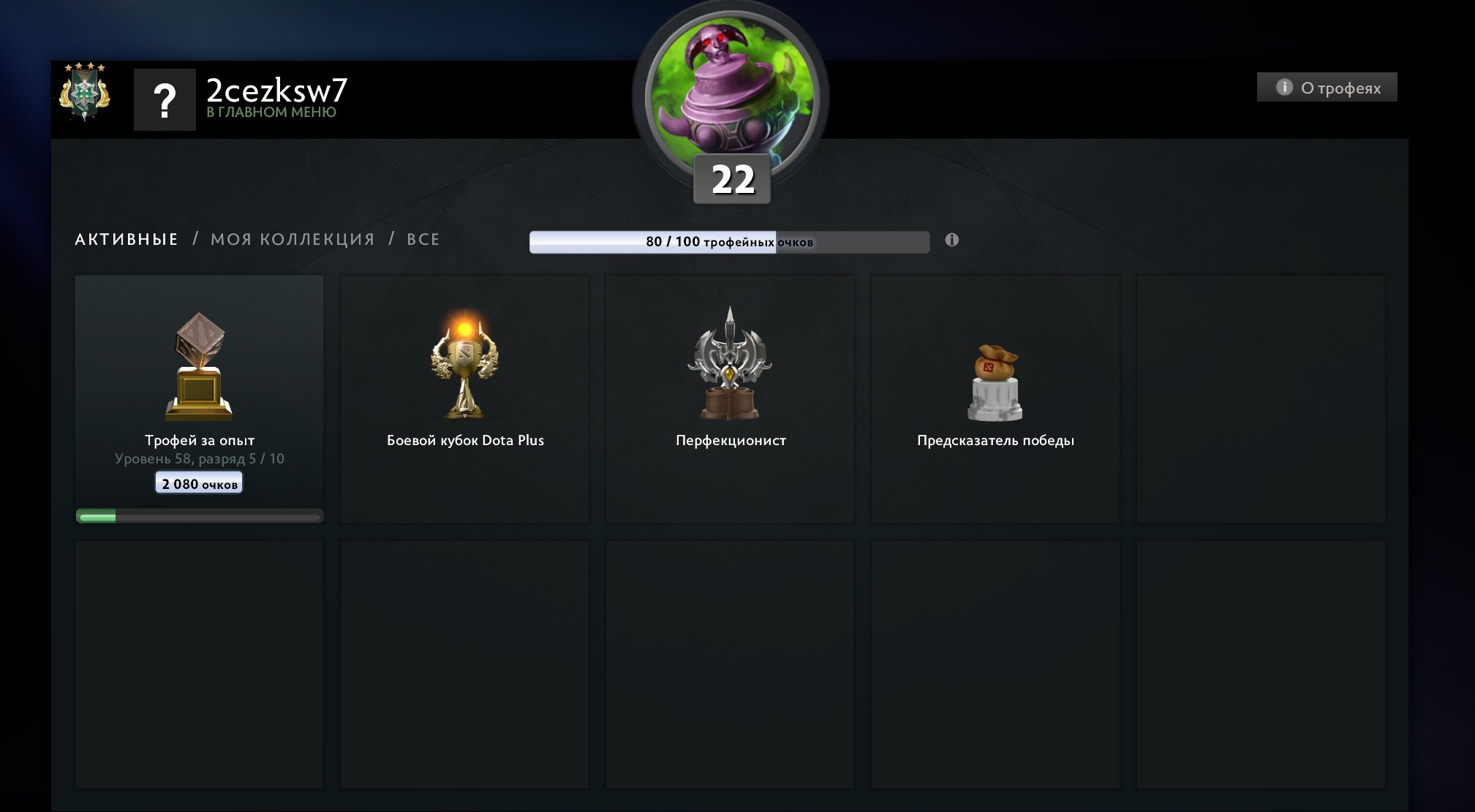Select the АКТИВНЫЕ tab
The width and height of the screenshot is (1475, 812).
click(125, 239)
